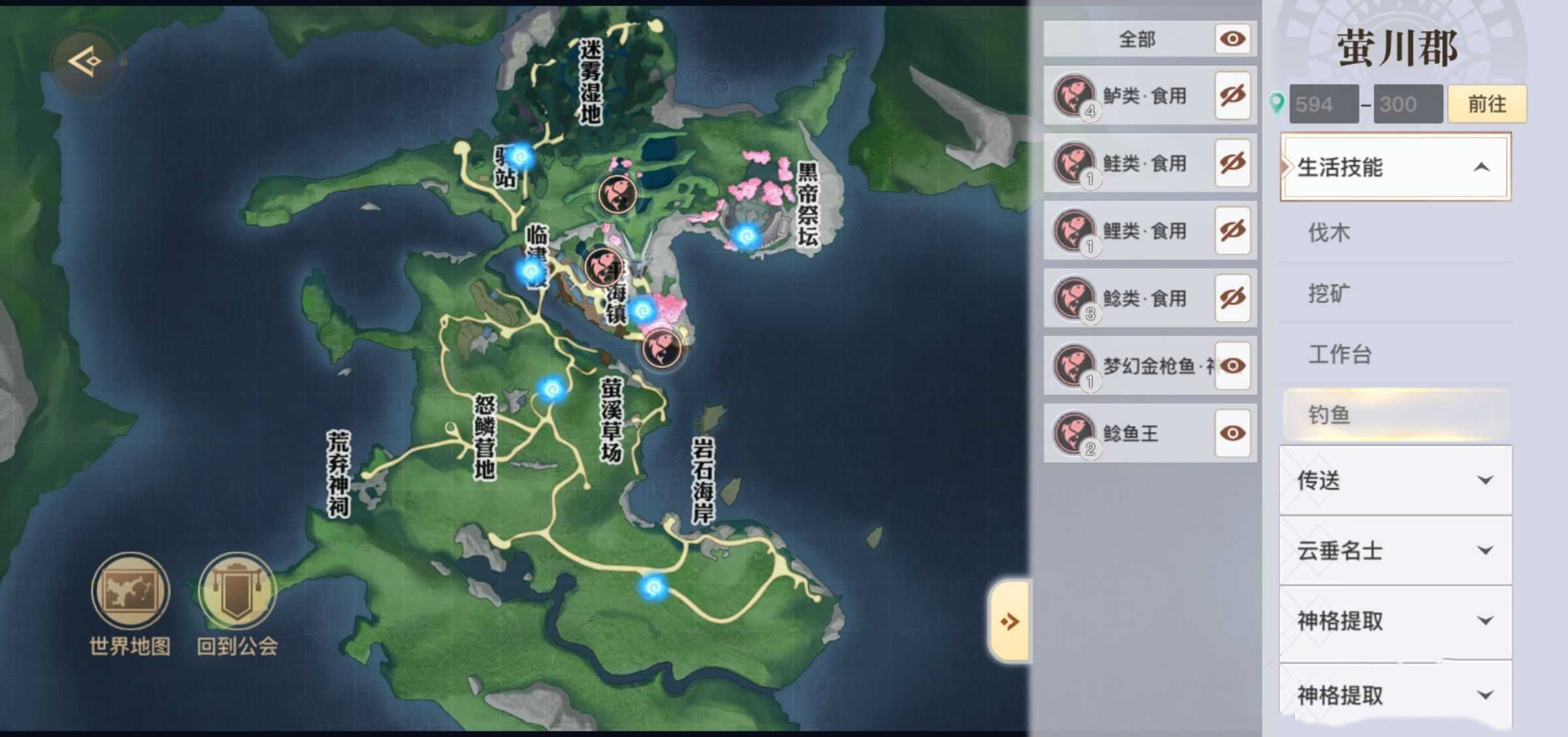Hide 梦幻金枪鱼 fishing spots
The height and width of the screenshot is (737, 1568).
1232,366
